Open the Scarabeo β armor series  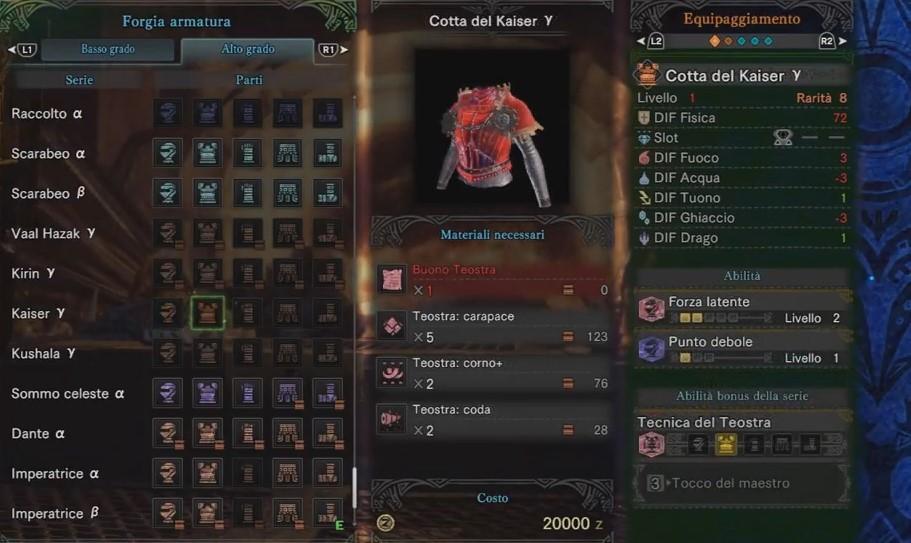(x=48, y=193)
